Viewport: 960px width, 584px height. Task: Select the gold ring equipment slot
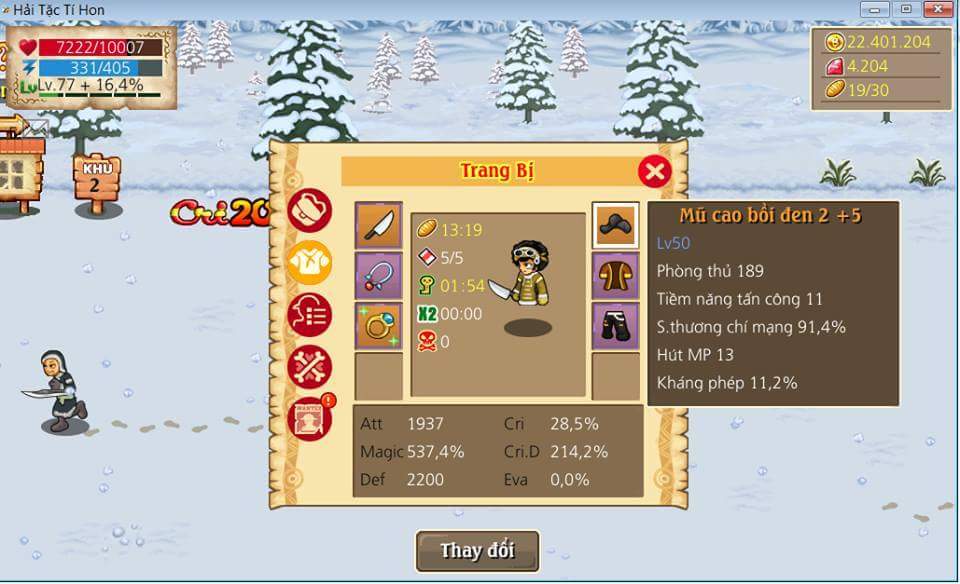coord(379,325)
